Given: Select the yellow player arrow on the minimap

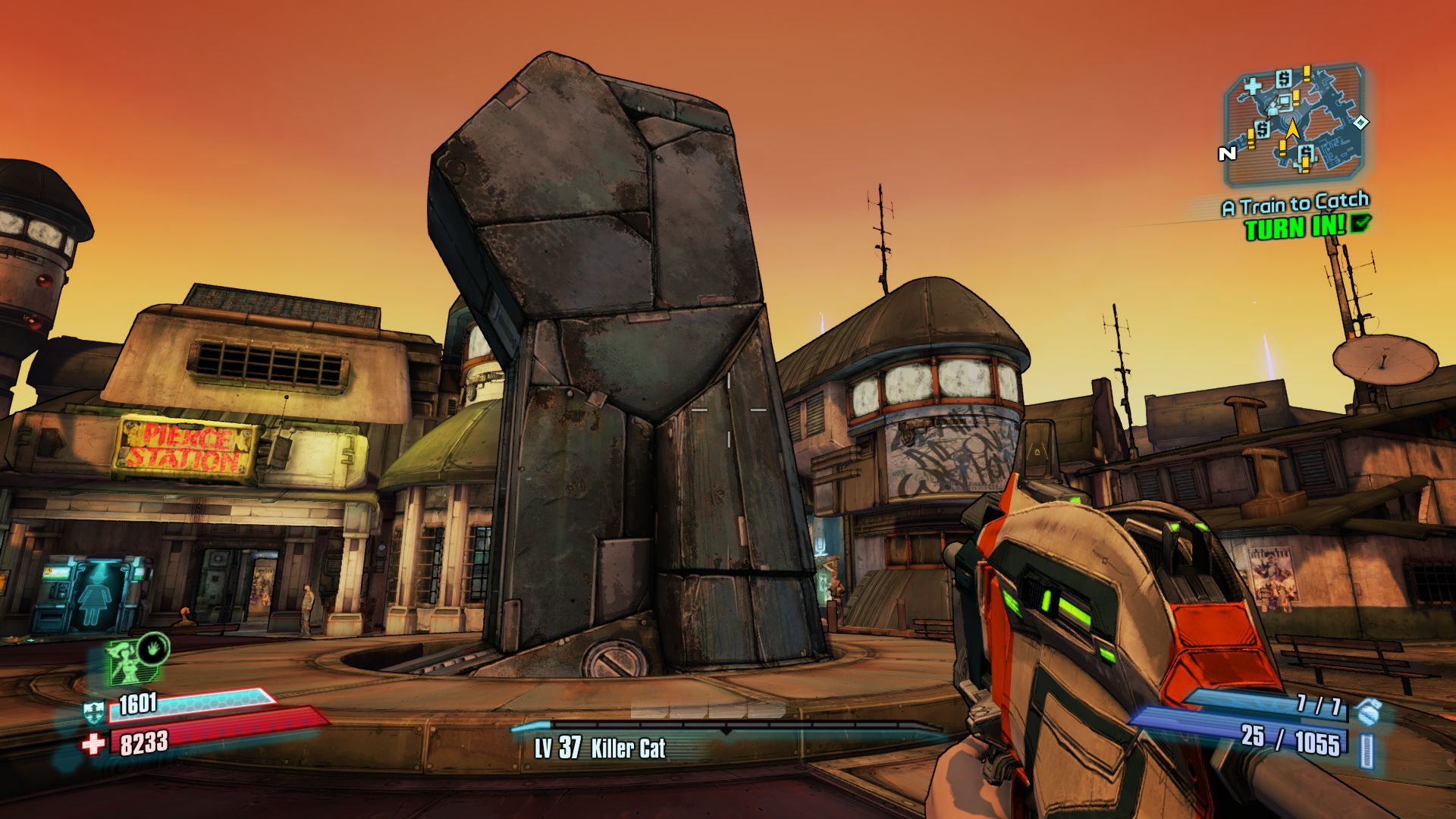Looking at the screenshot, I should [1293, 129].
